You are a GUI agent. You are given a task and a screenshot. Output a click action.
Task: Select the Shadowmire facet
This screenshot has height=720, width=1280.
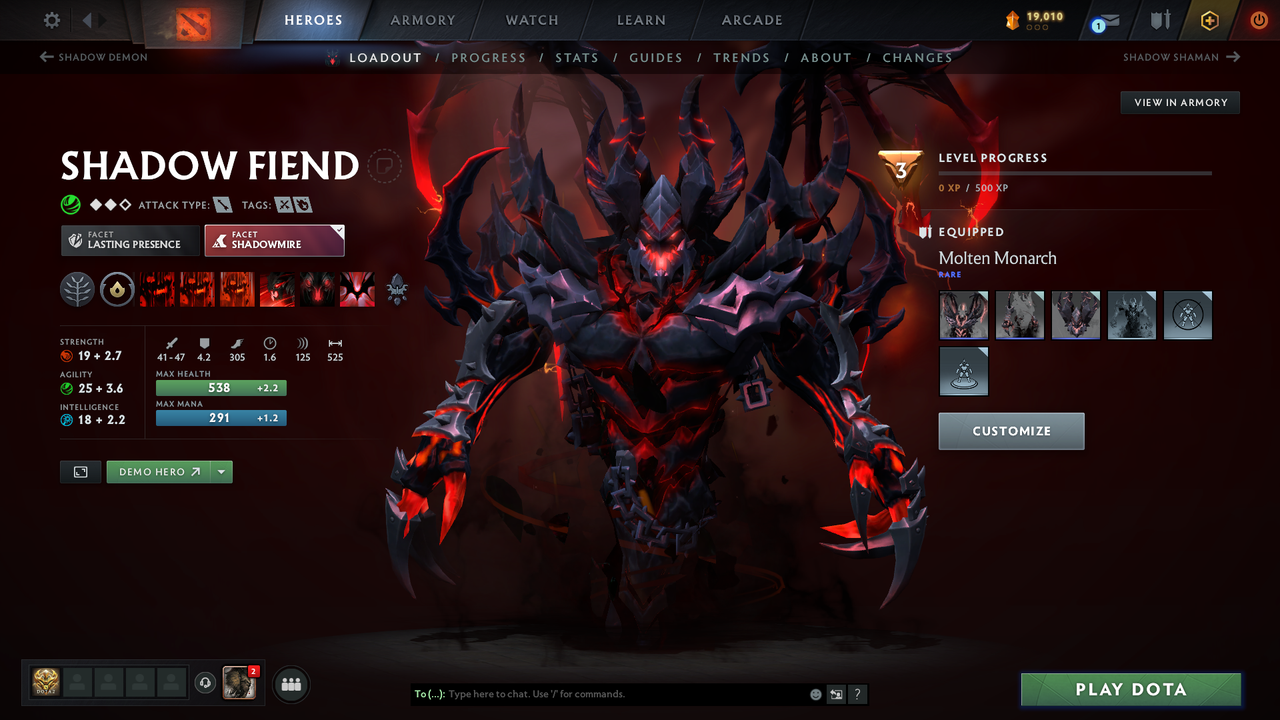click(x=274, y=240)
